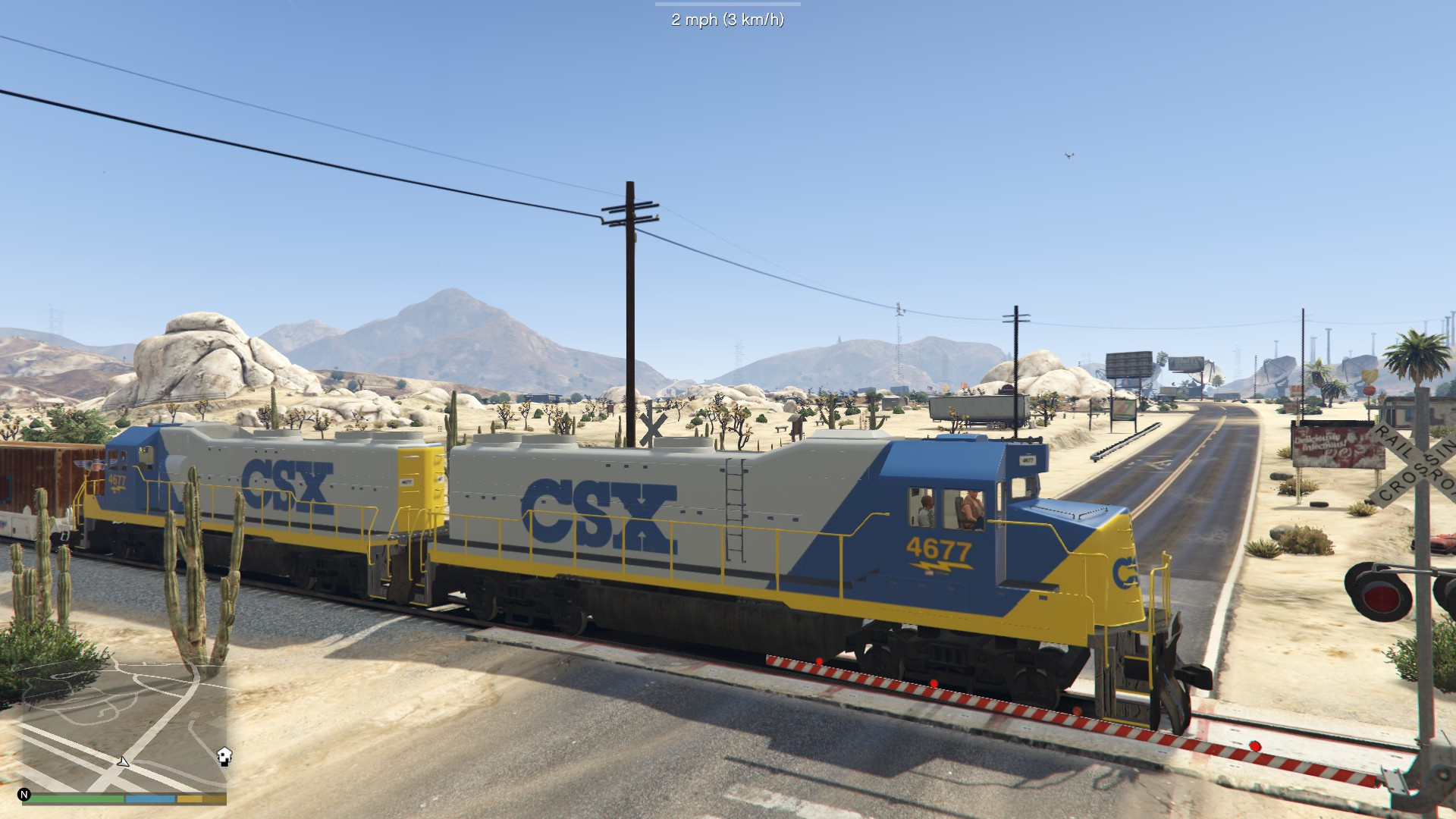
Task: Click the north compass indicator on the minimap
Action: coord(24,795)
